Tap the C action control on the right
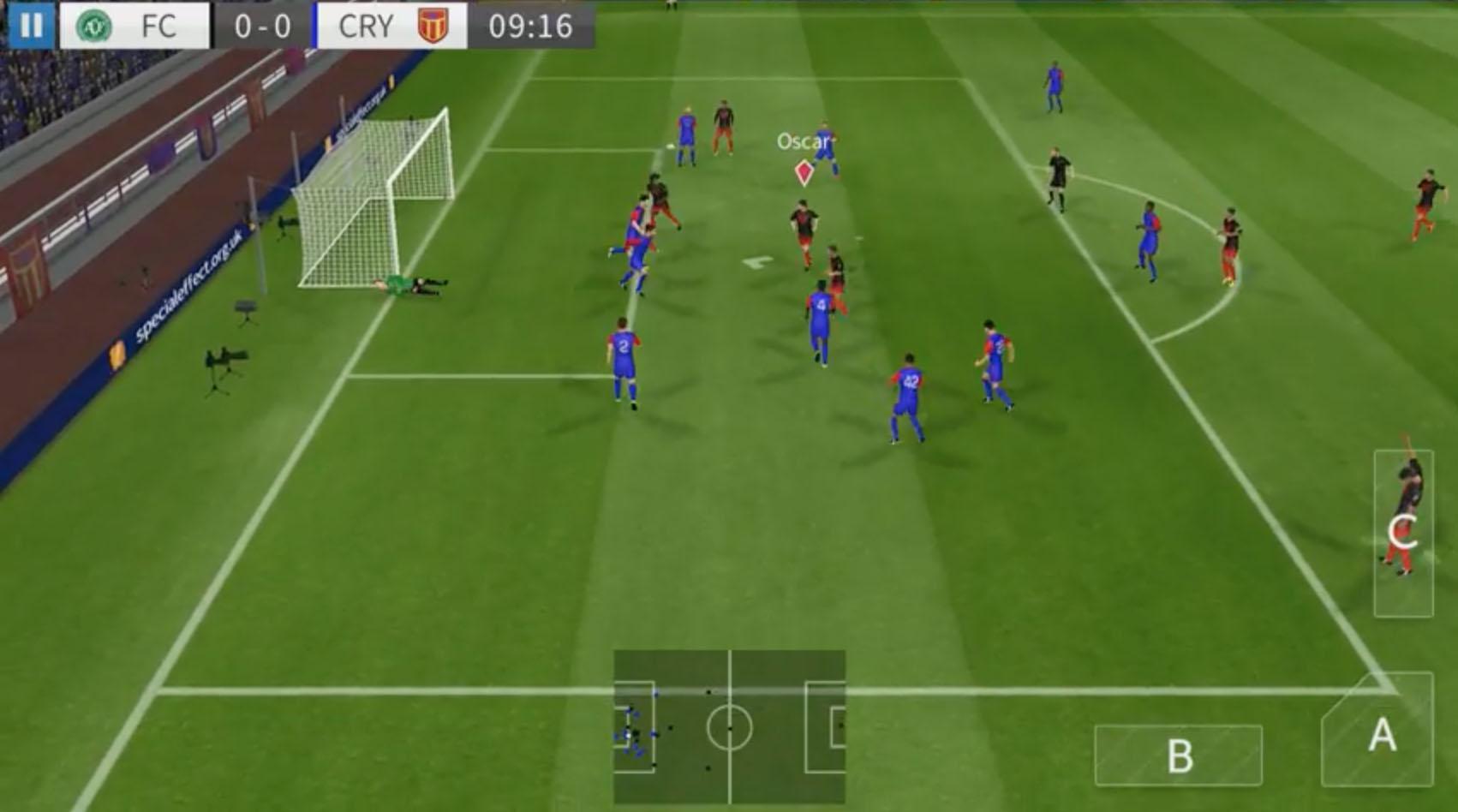 click(1402, 531)
